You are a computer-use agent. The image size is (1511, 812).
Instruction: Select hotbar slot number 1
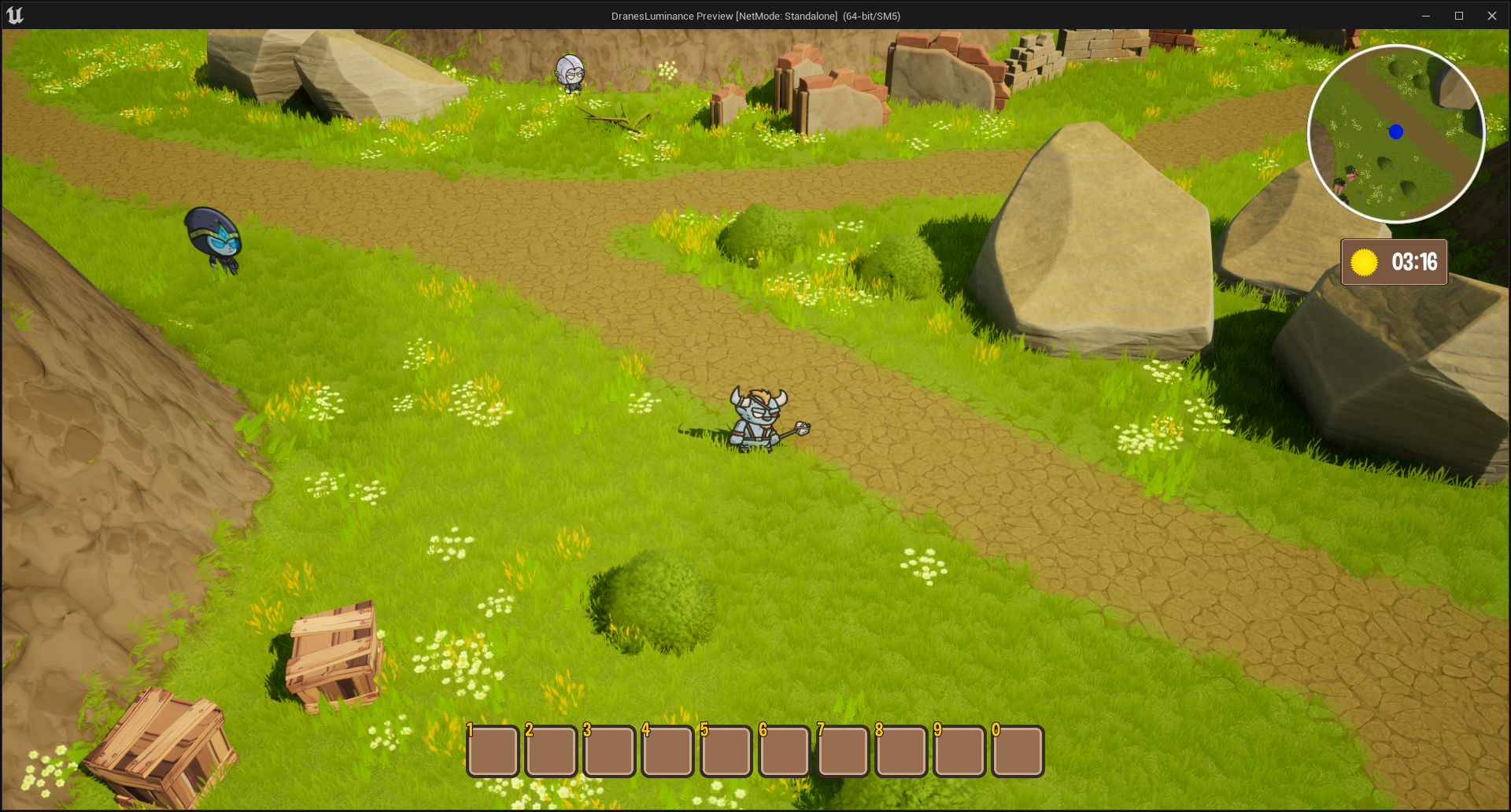493,751
